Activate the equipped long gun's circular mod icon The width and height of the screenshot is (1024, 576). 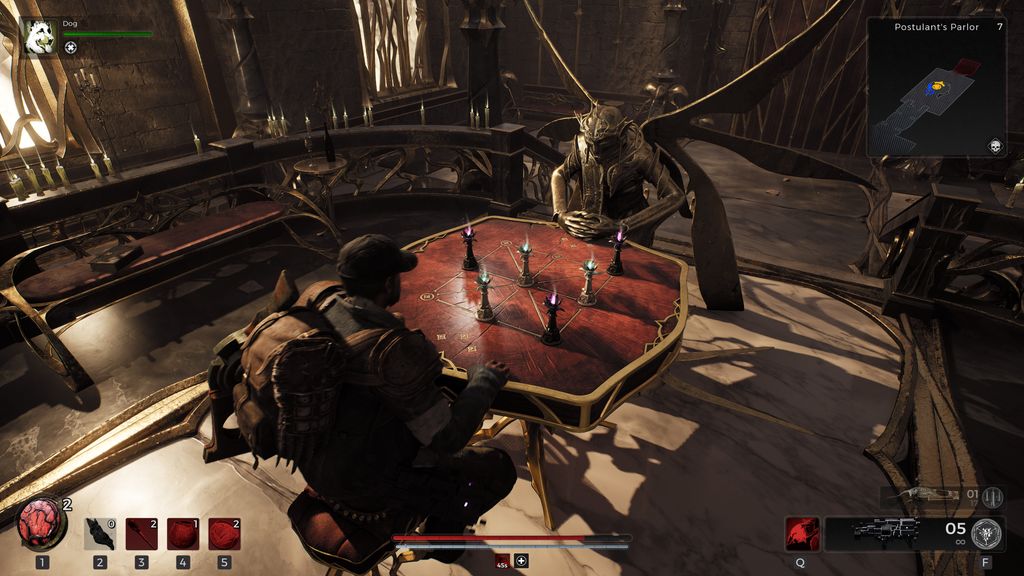point(989,533)
